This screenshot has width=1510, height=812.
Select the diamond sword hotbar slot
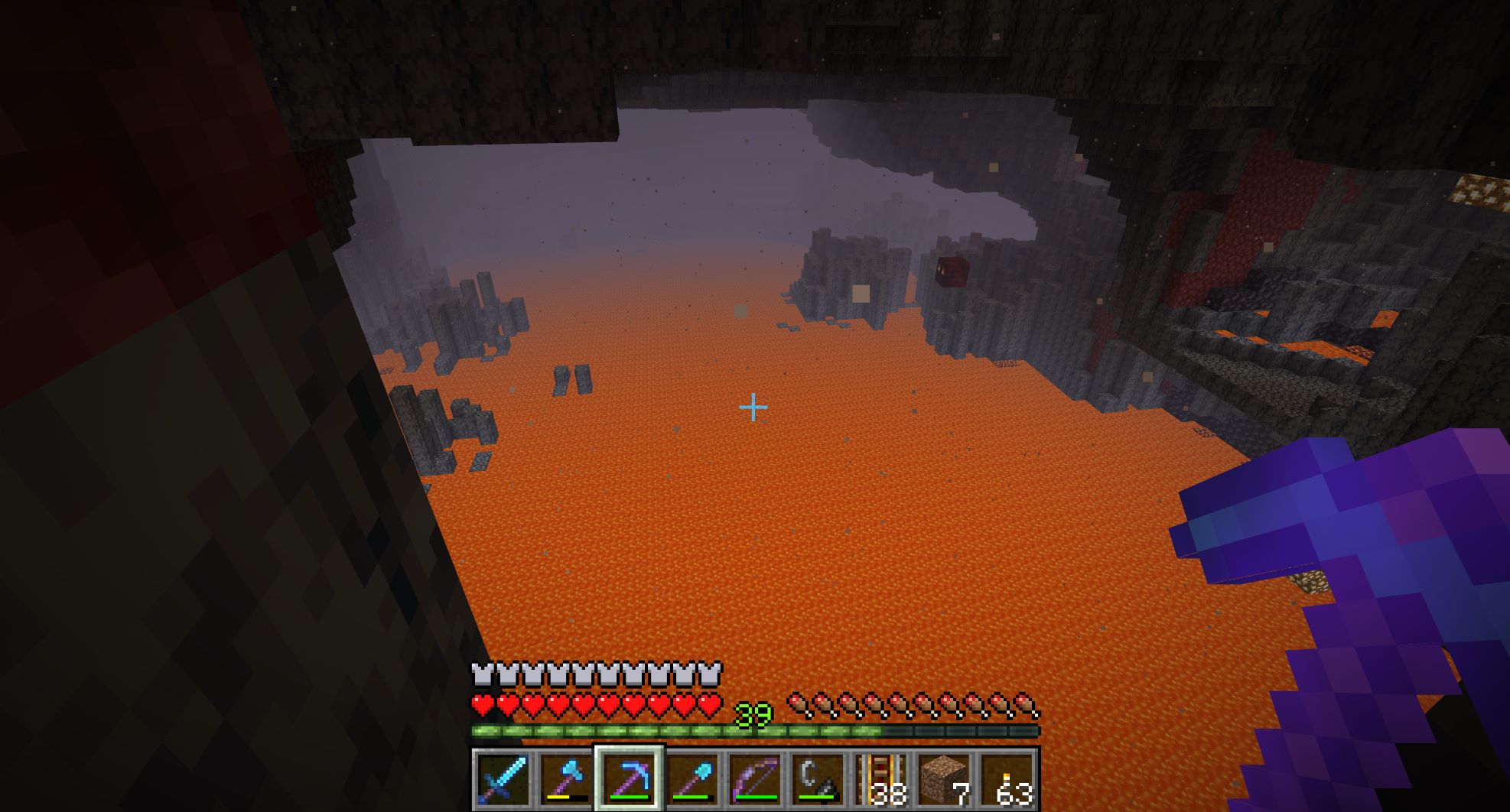click(503, 779)
